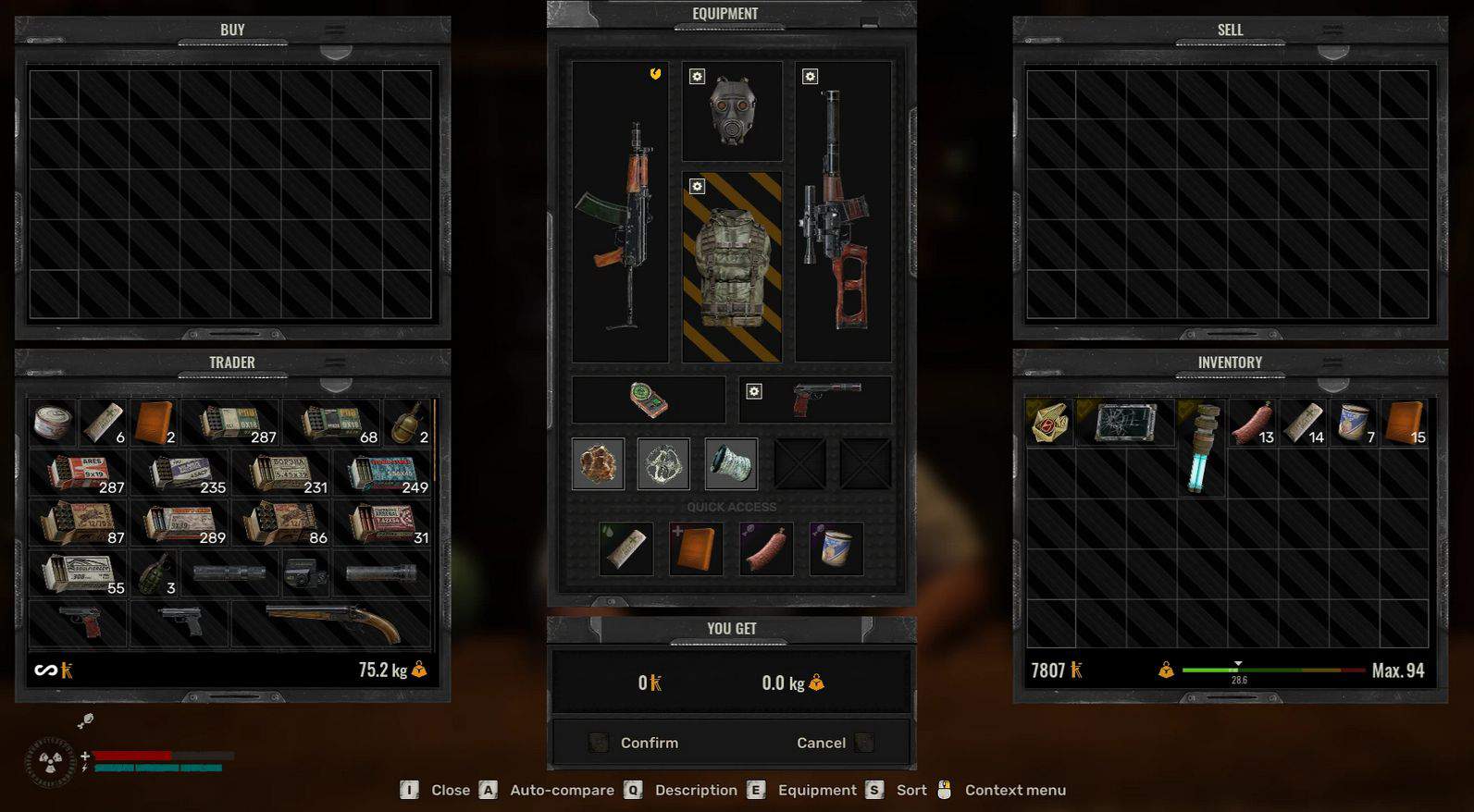Image resolution: width=1474 pixels, height=812 pixels.
Task: Choose the quick access canned milk slot
Action: point(836,548)
